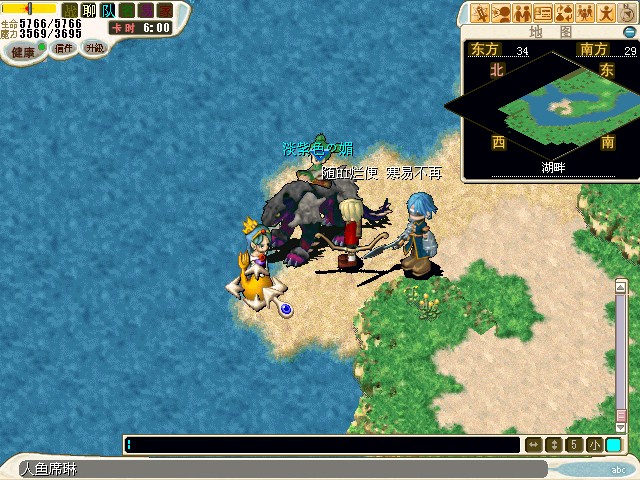Open the name card icon
The height and width of the screenshot is (480, 640).
[x=543, y=13]
